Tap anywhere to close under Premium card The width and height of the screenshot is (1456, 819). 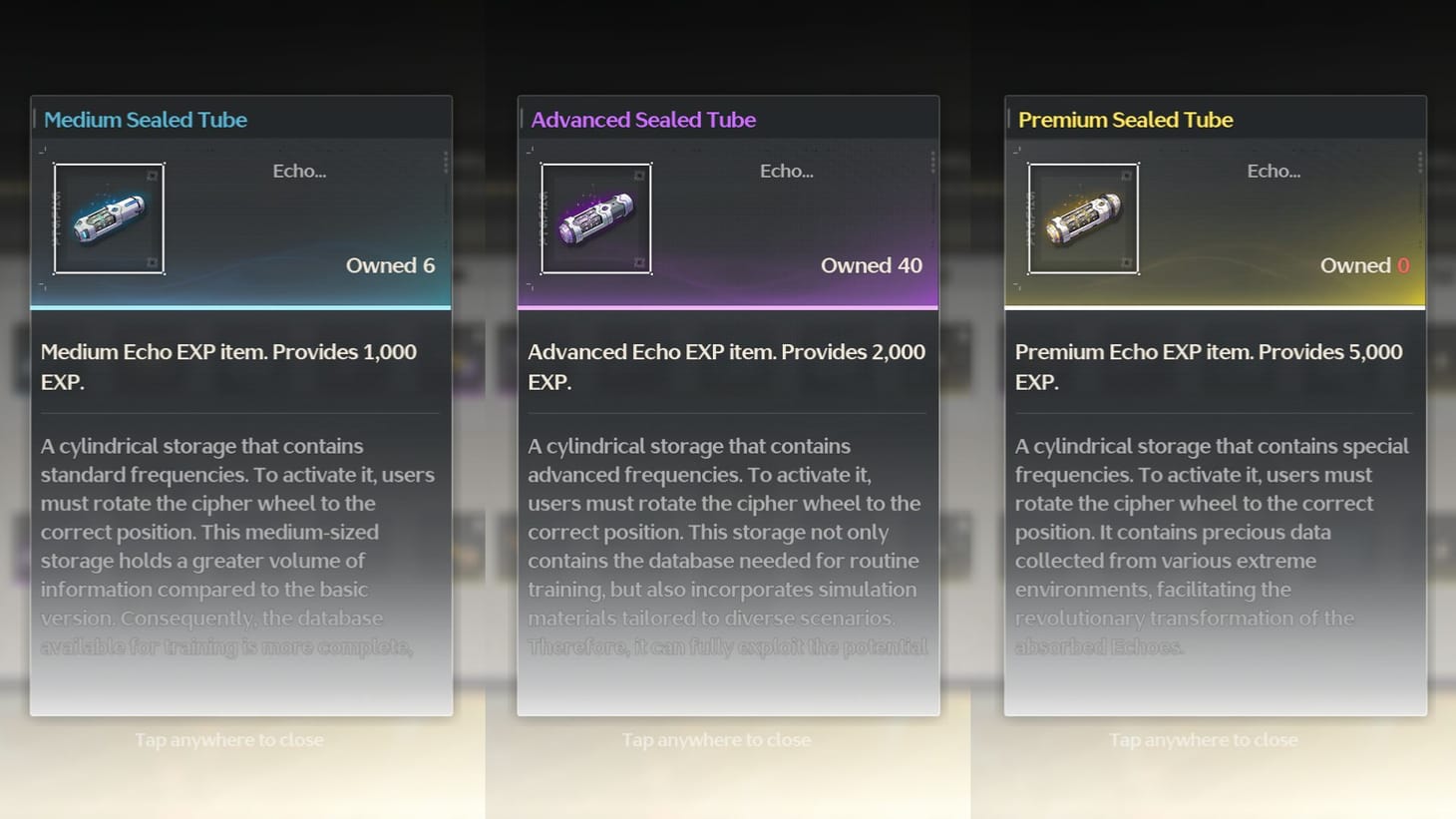(1203, 739)
